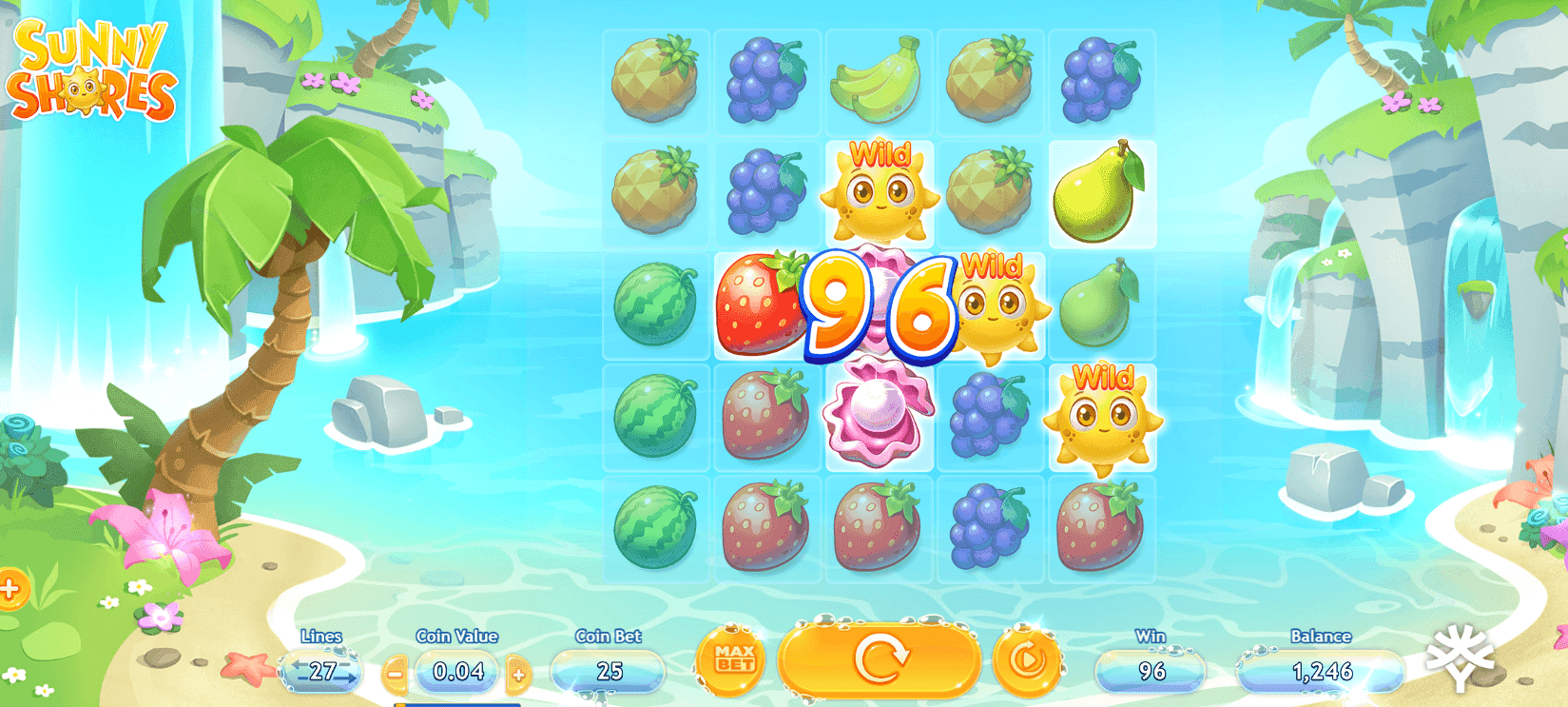Click the Yggdrasil logo in the corner
The height and width of the screenshot is (707, 1568).
point(1460,657)
